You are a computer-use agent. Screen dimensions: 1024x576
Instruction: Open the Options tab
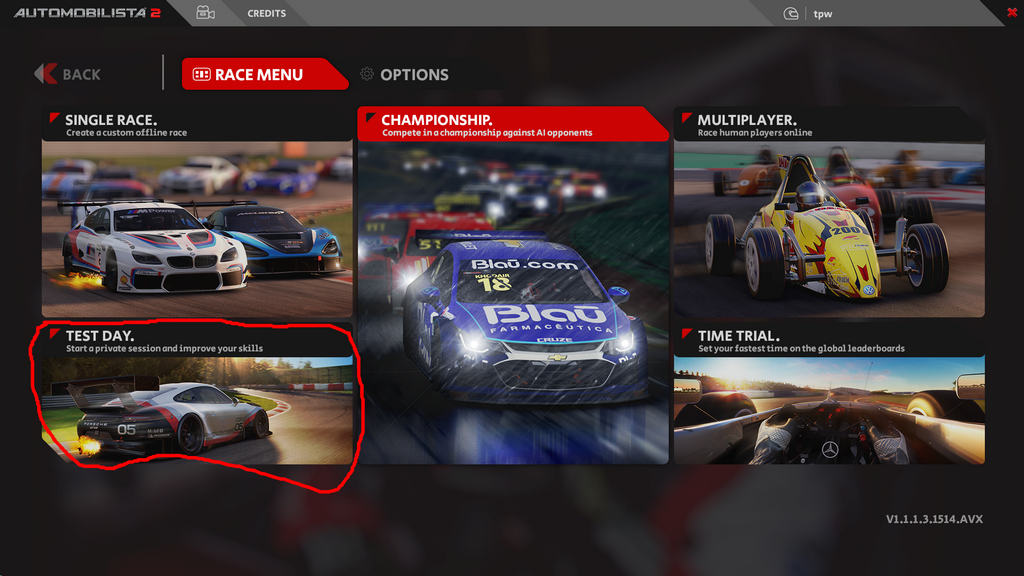[404, 74]
